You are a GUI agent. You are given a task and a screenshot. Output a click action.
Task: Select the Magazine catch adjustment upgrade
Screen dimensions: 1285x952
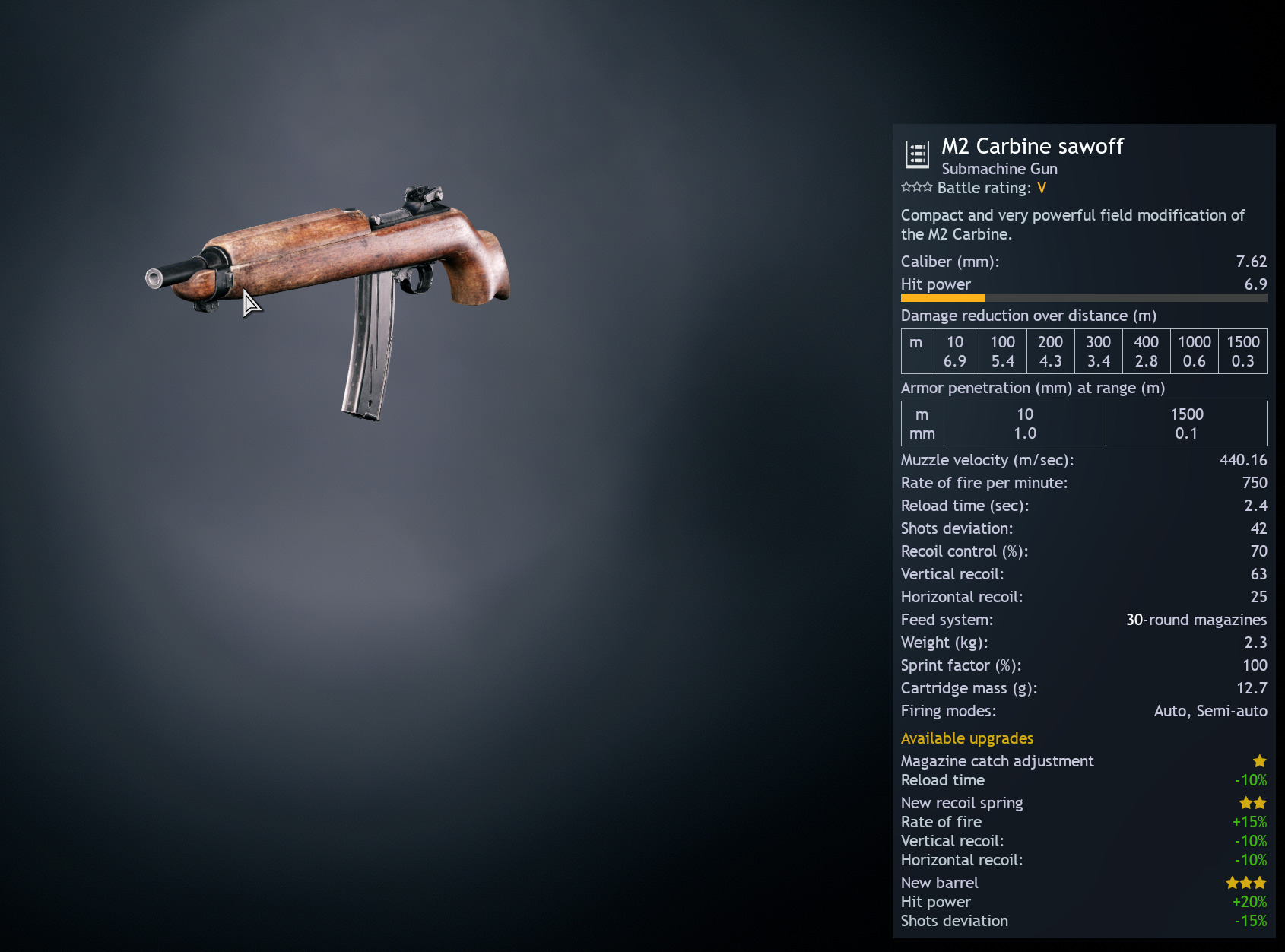point(997,761)
